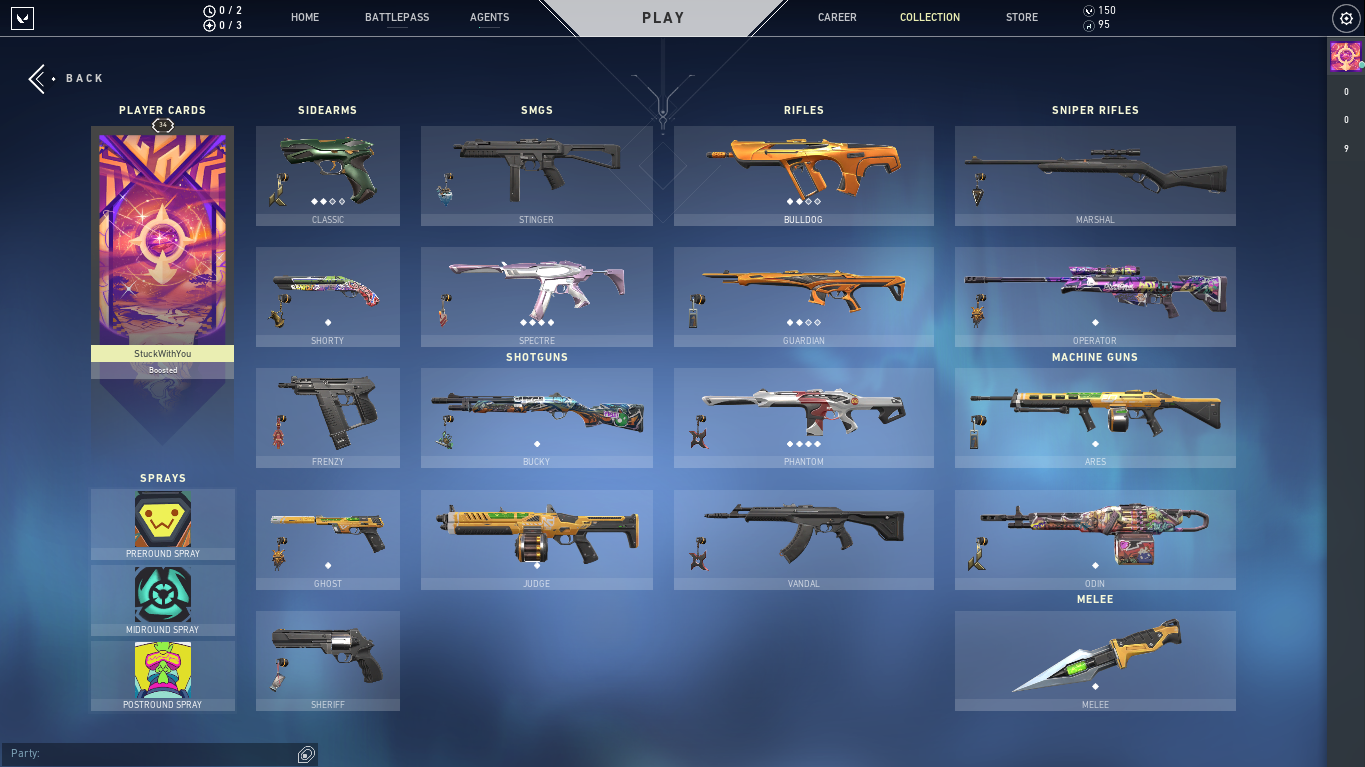Click the daily missions clock icon
1365x767 pixels.
[x=207, y=10]
